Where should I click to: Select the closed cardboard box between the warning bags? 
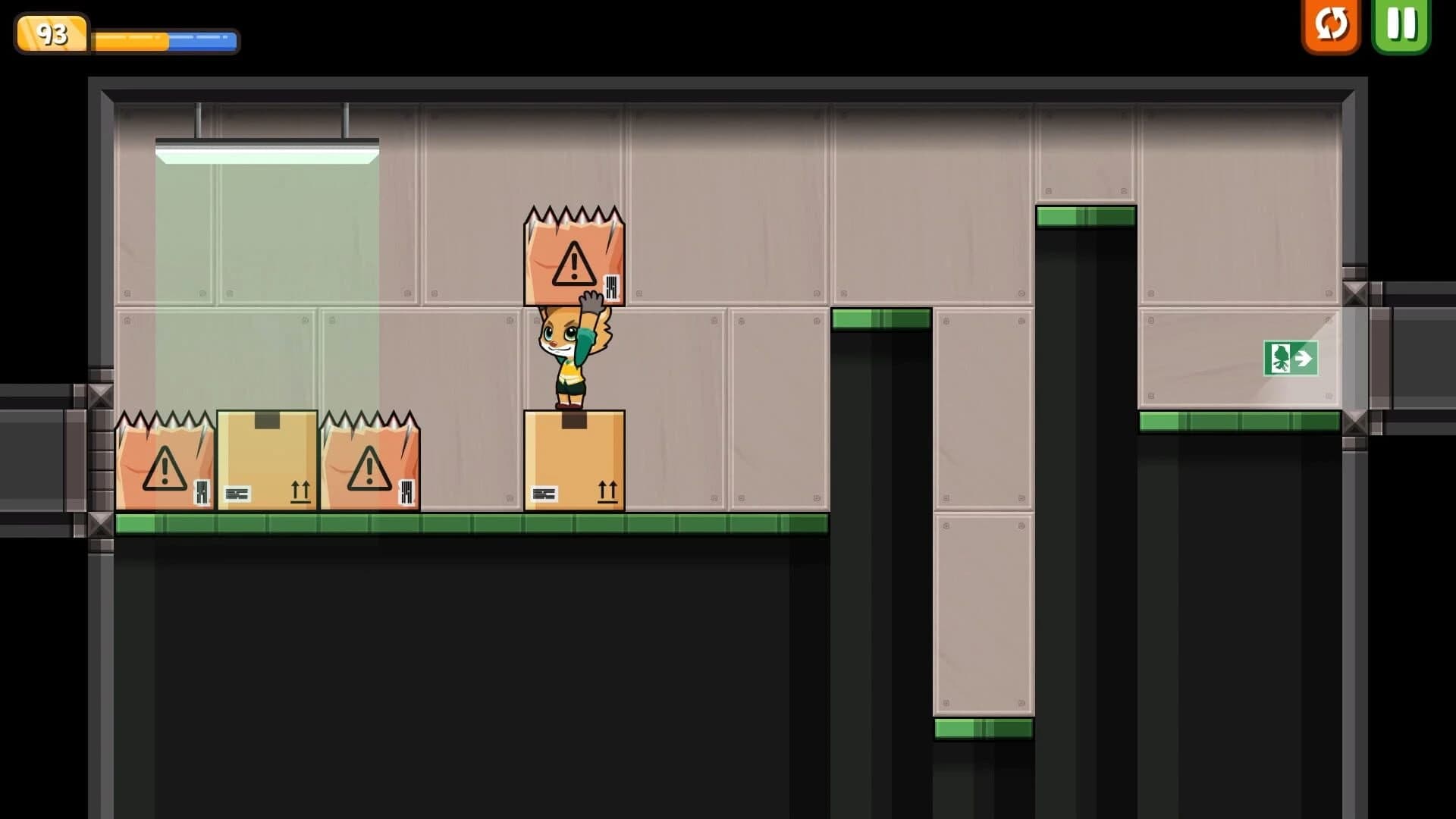pyautogui.click(x=267, y=463)
